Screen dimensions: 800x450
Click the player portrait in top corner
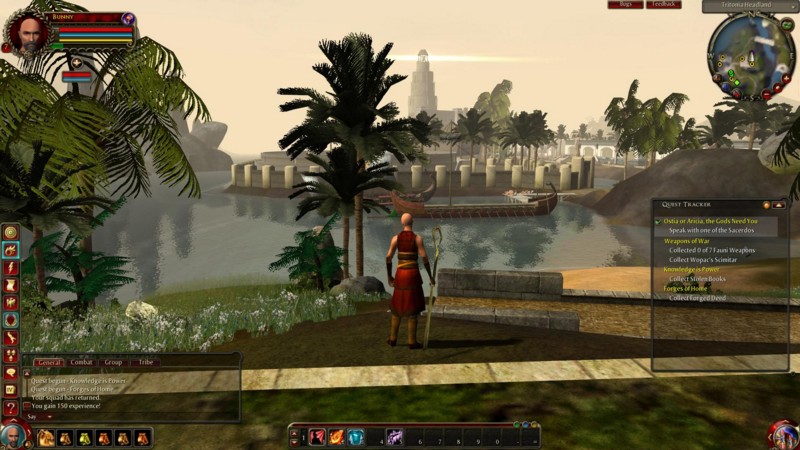26,31
